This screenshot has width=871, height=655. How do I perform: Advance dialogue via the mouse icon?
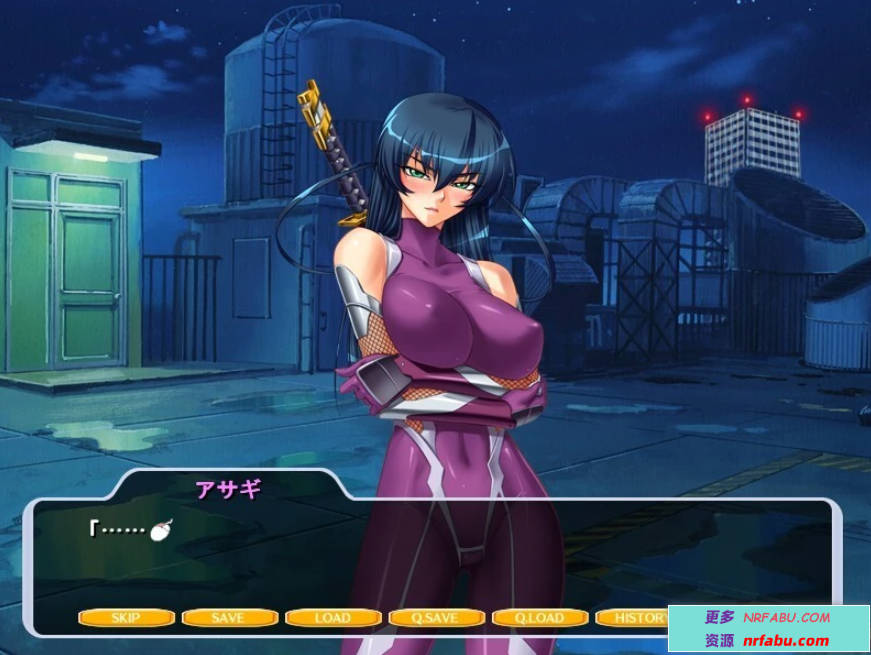160,530
